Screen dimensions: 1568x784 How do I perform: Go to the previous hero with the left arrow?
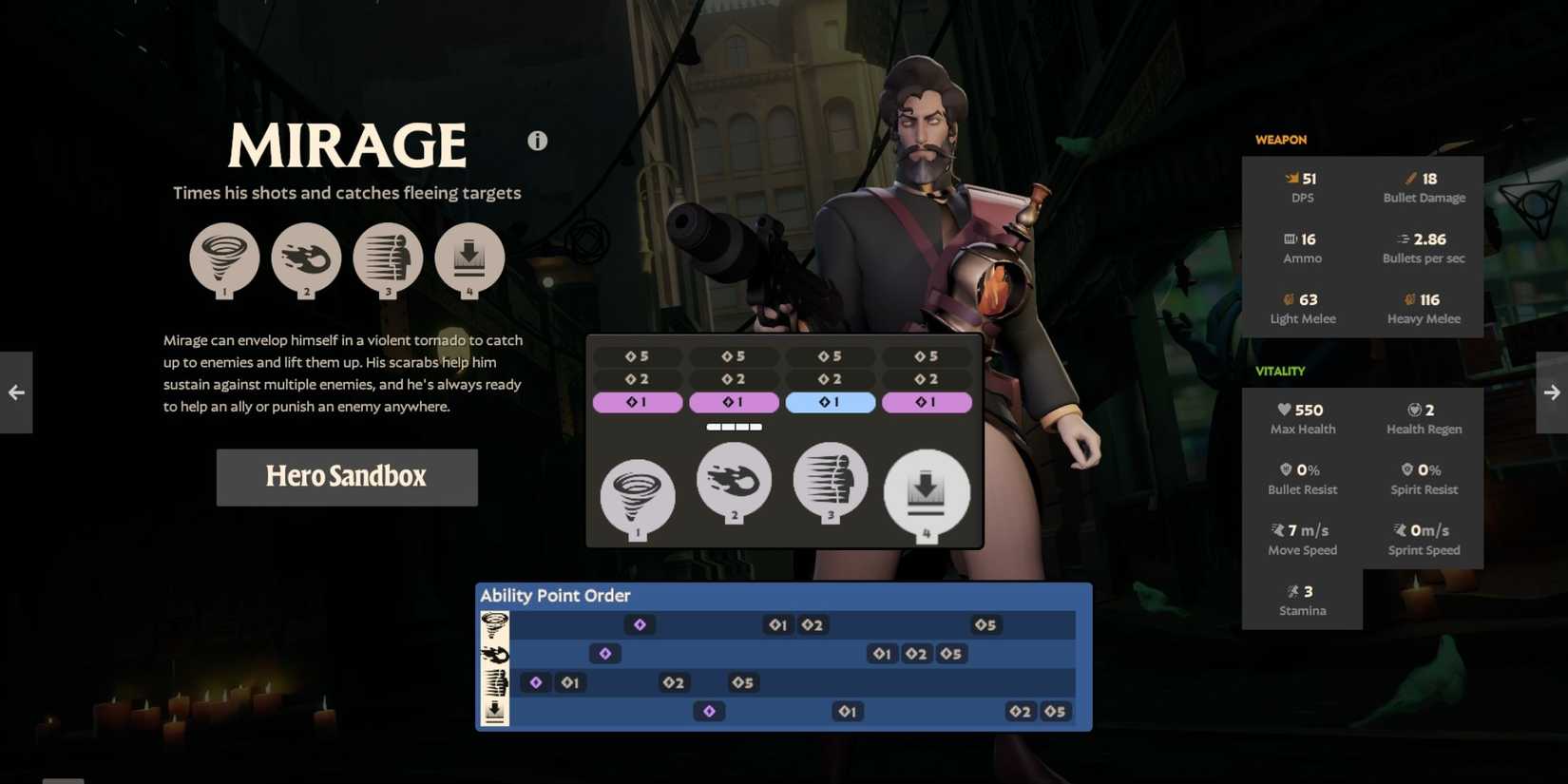tap(15, 392)
